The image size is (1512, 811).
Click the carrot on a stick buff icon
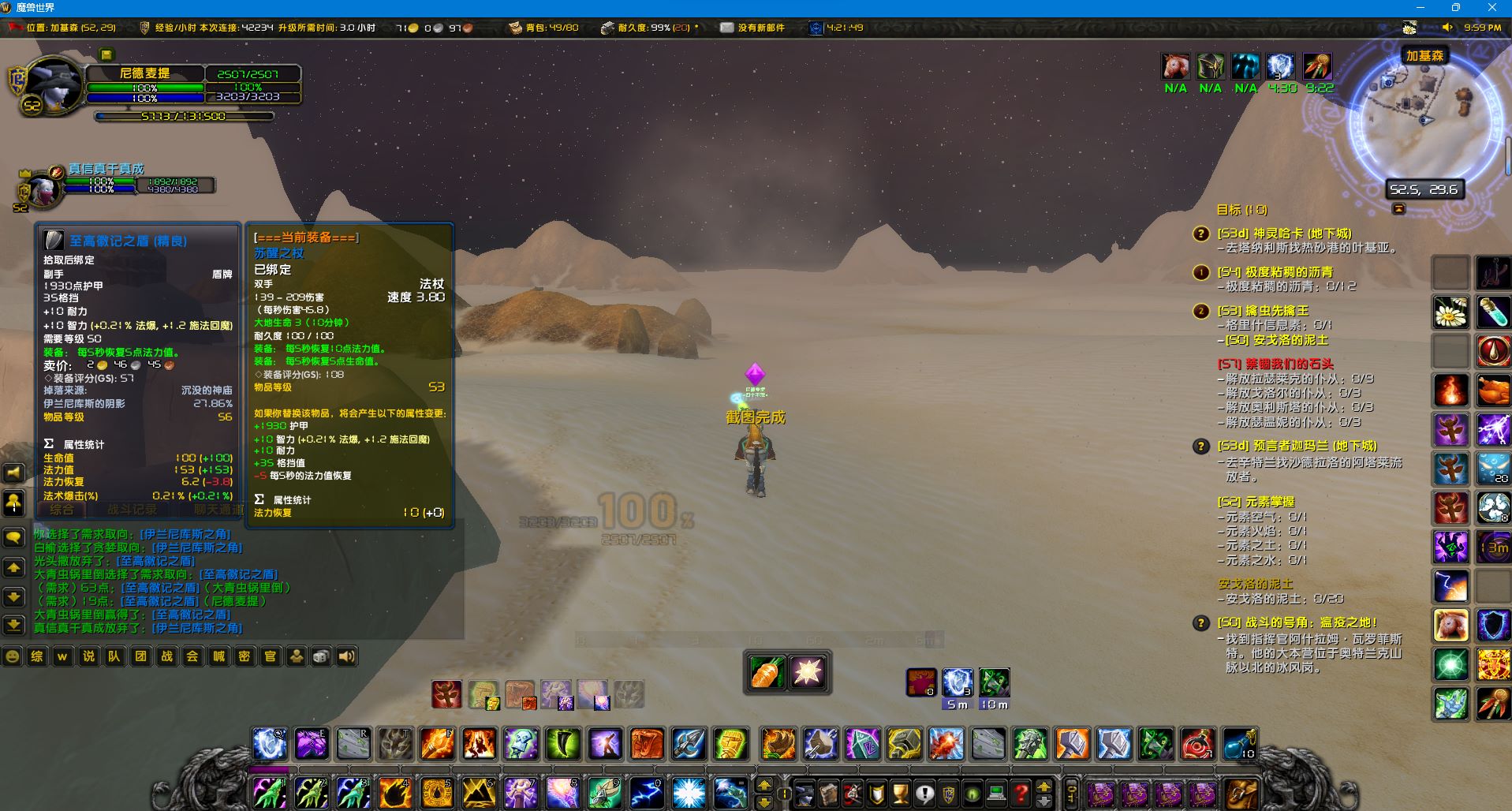point(1316,66)
